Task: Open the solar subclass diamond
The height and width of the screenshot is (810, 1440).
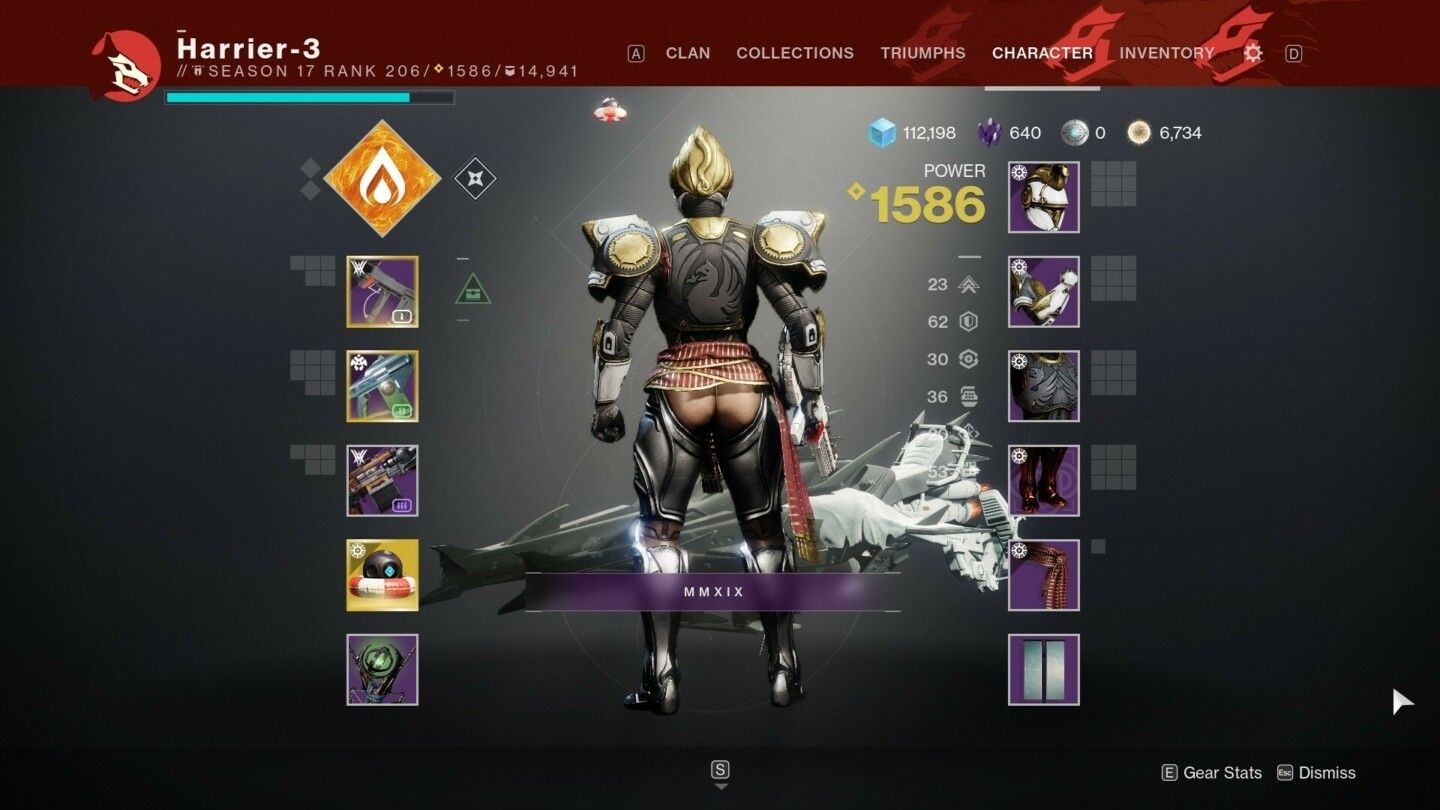Action: pos(382,179)
